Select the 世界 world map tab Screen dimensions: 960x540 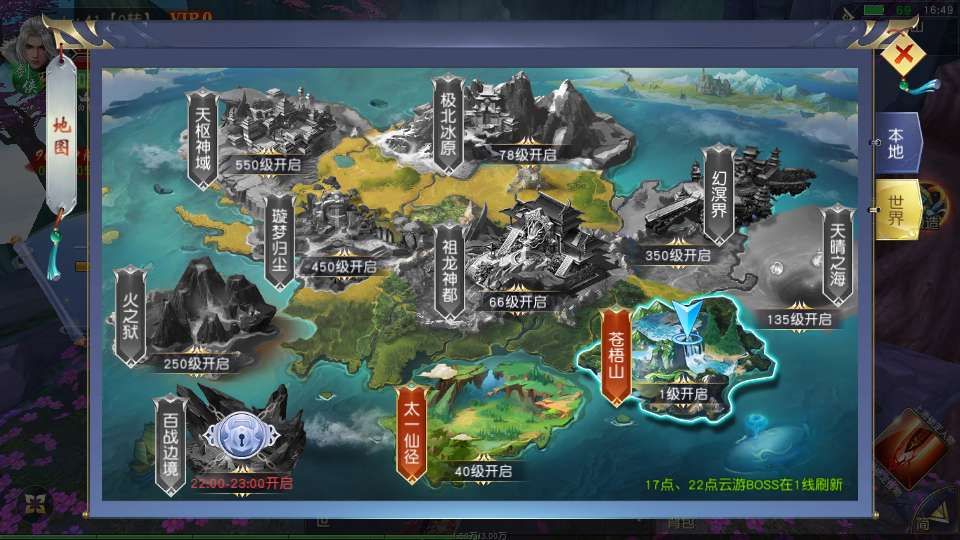[x=896, y=209]
